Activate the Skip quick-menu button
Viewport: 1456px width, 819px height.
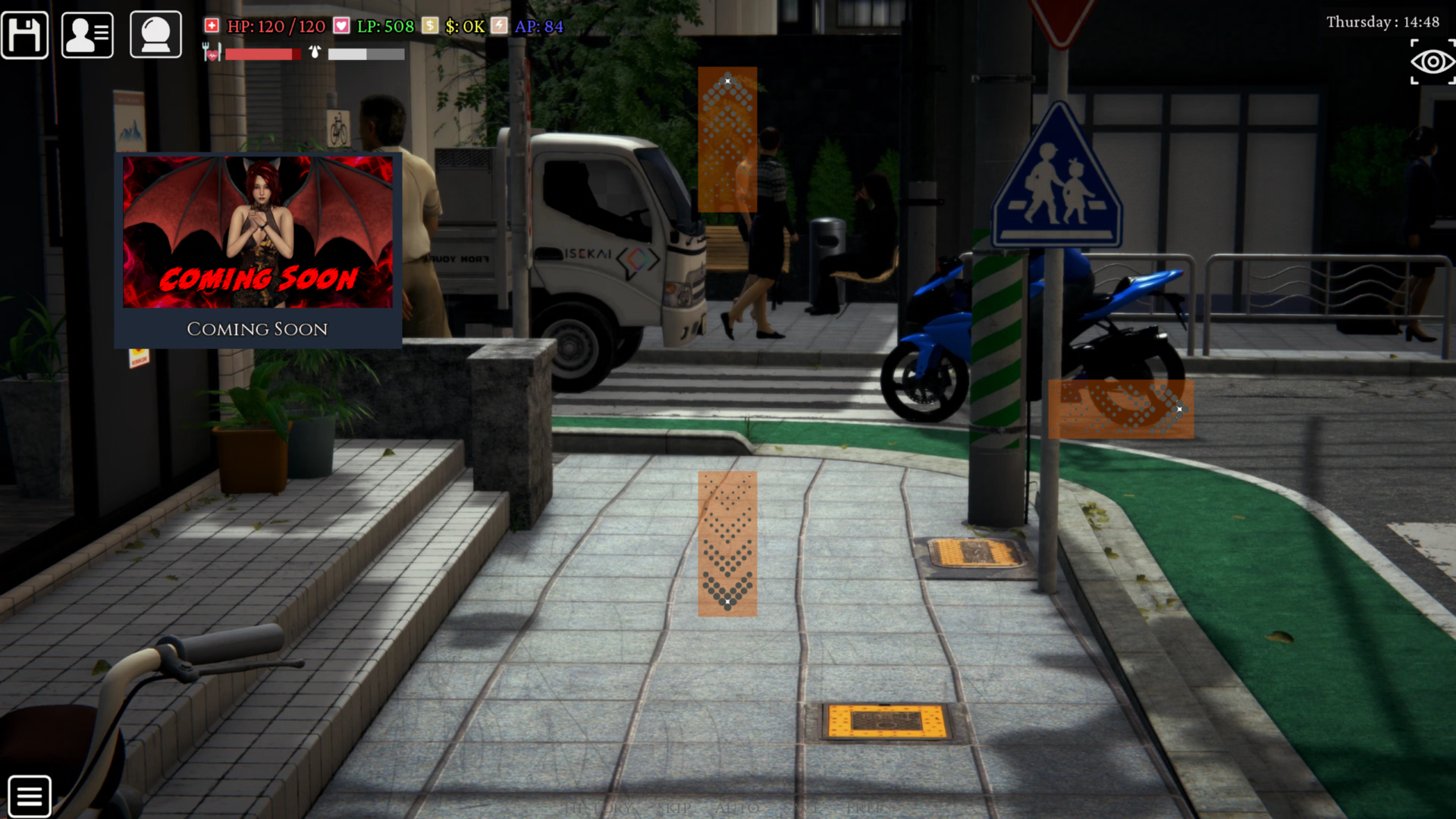coord(674,809)
